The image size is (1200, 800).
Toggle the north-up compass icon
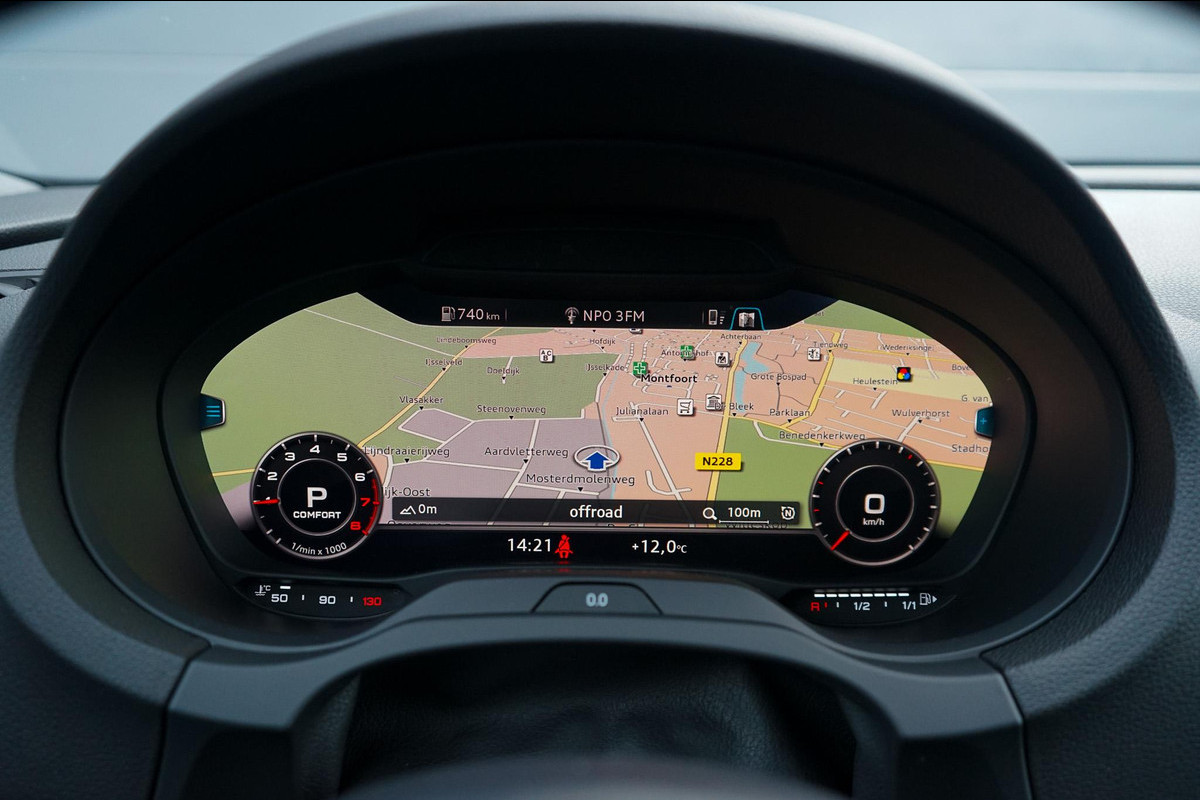(x=788, y=514)
